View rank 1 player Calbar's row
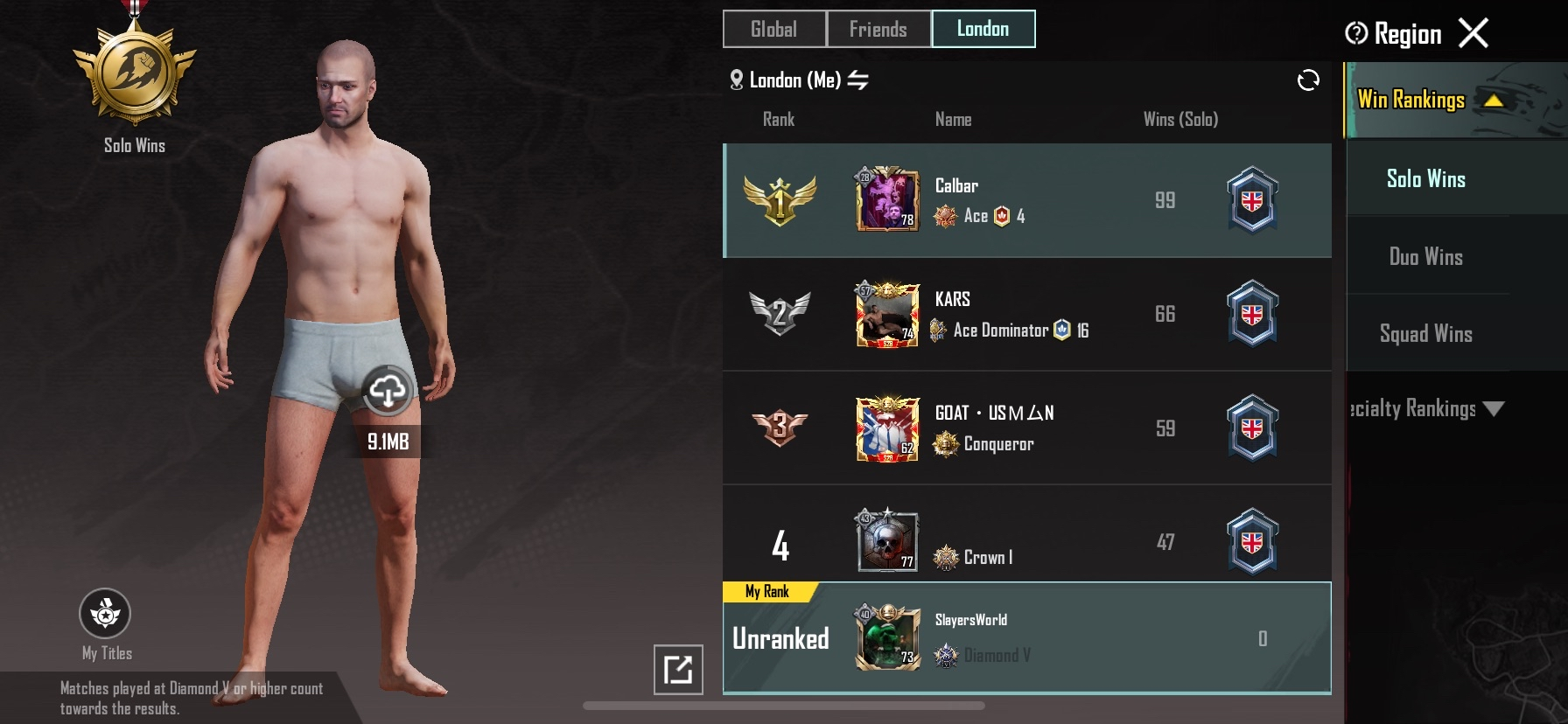1568x724 pixels. click(1026, 200)
